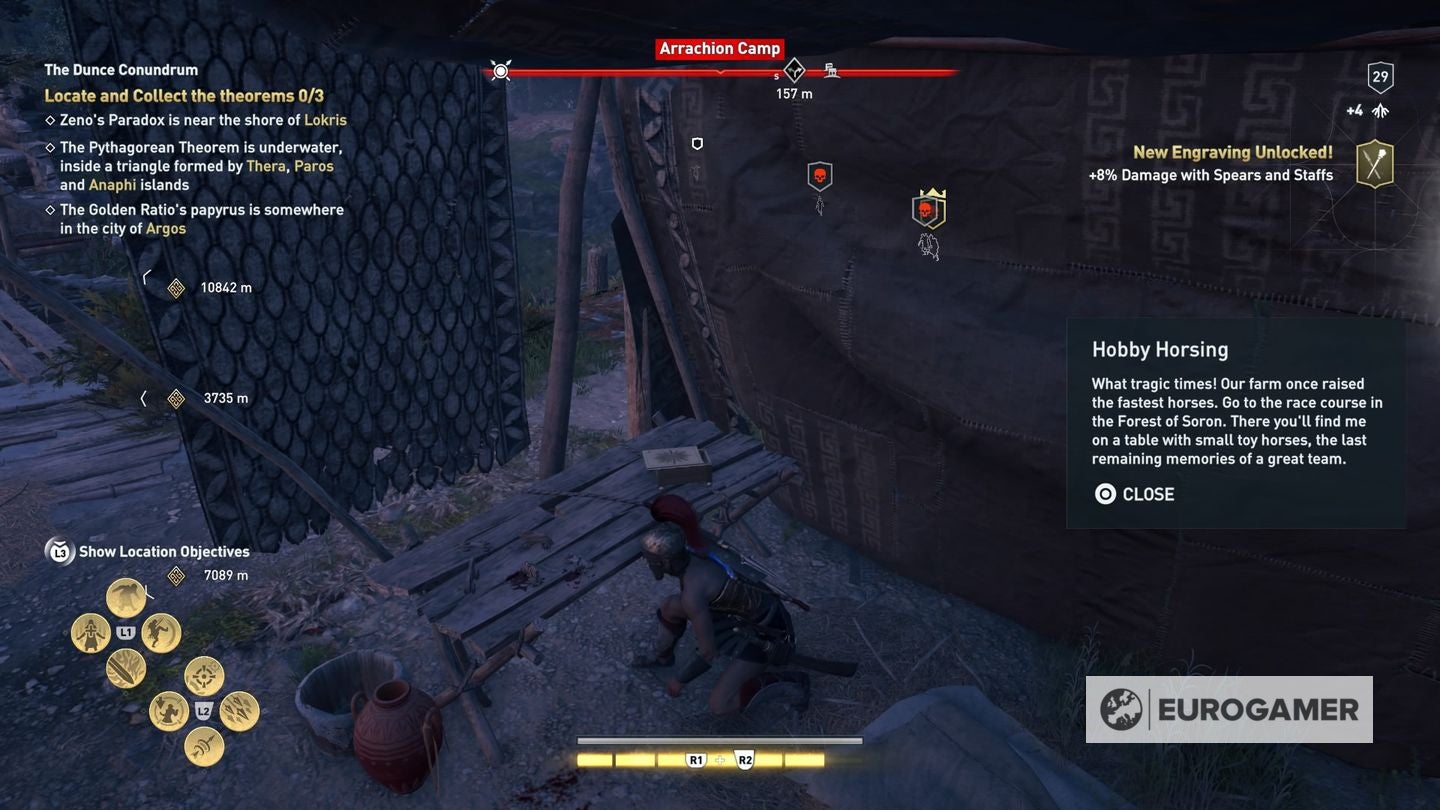Activate the Multi-Shot arrows ability icon
The height and width of the screenshot is (810, 1440).
[x=238, y=711]
